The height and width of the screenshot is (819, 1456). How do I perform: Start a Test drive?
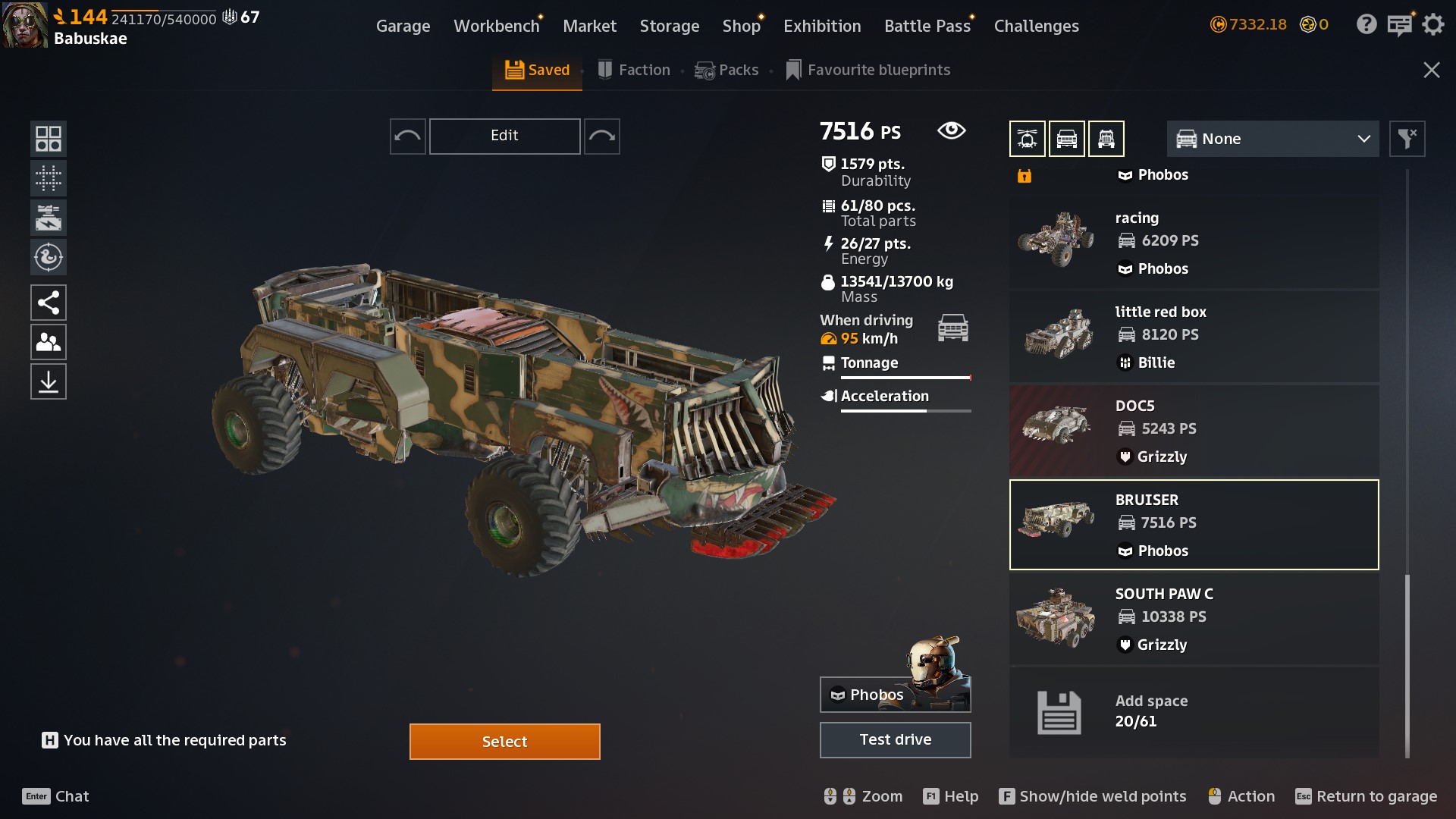point(895,739)
